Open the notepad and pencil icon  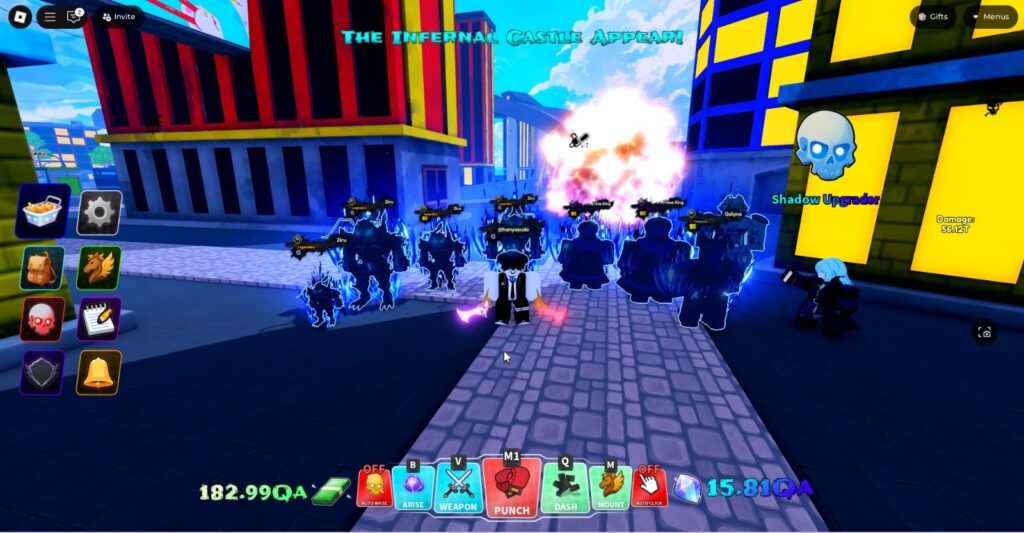click(x=100, y=319)
